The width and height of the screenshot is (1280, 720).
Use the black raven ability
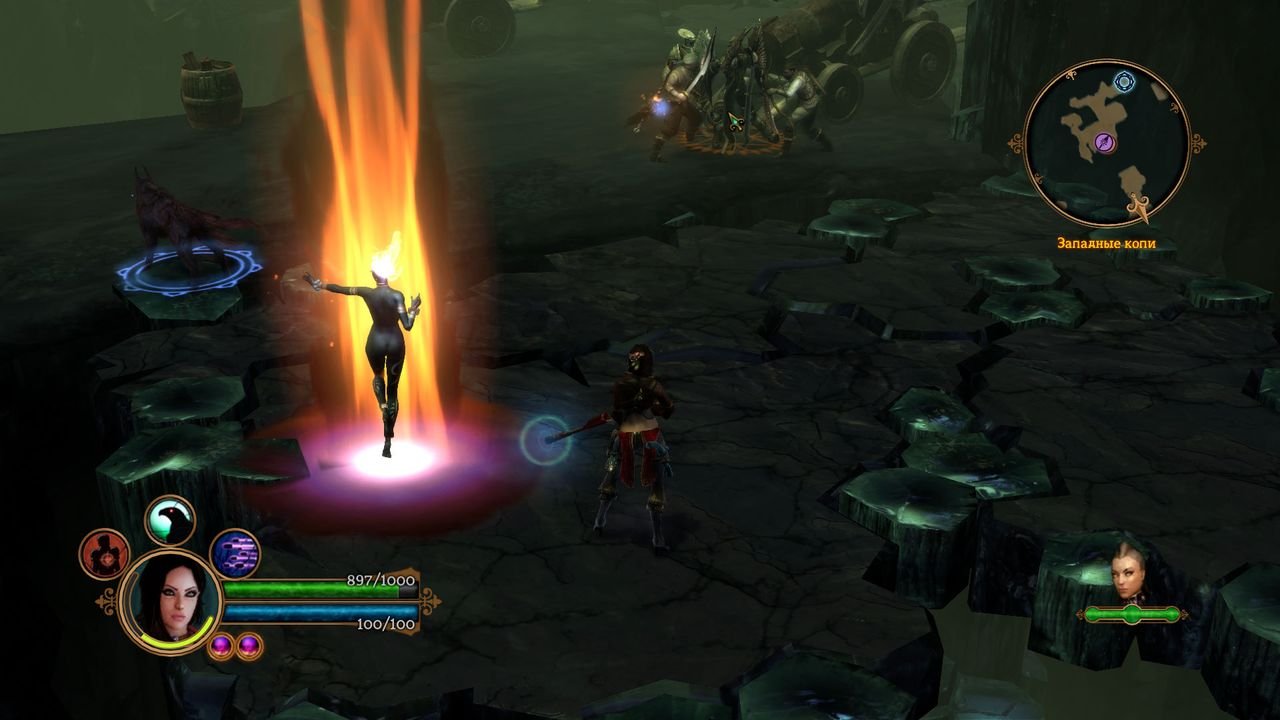click(x=170, y=520)
